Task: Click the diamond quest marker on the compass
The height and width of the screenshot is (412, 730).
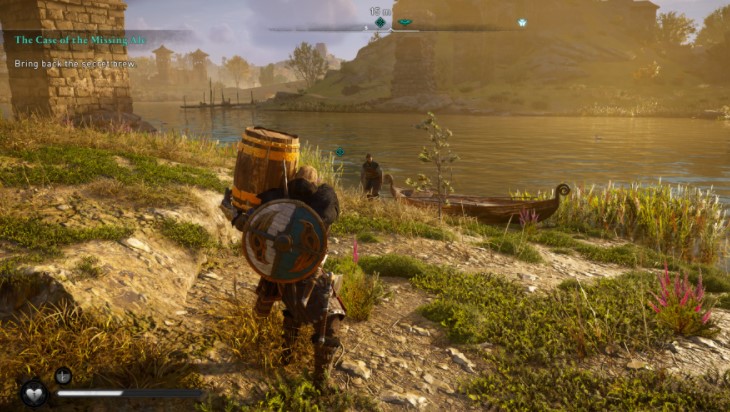Action: [380, 22]
